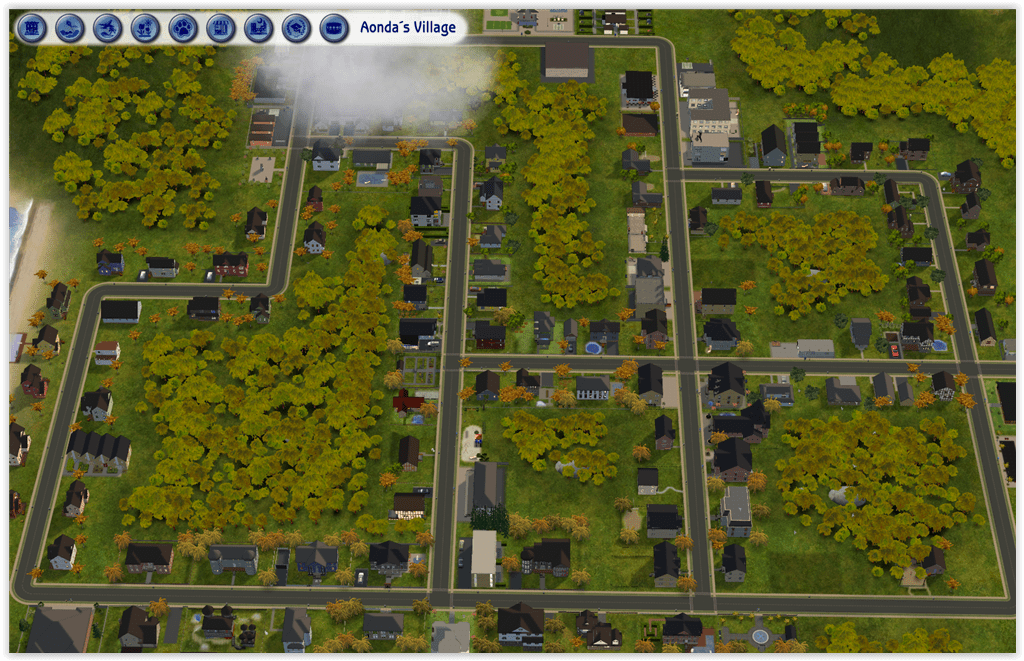
Task: Choose the flowers and sun seasons icon
Action: (x=145, y=28)
